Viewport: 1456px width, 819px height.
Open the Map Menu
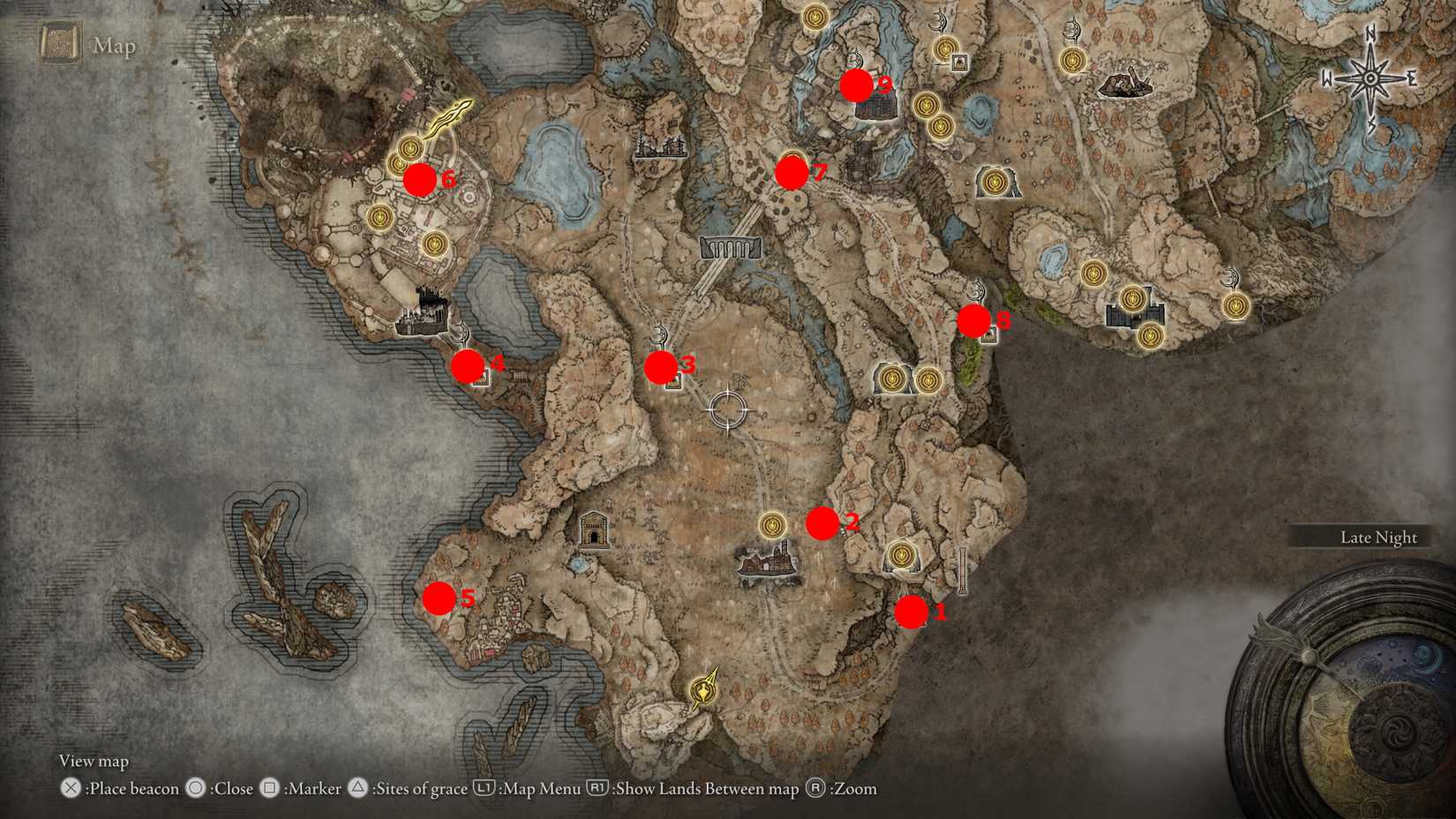point(484,788)
